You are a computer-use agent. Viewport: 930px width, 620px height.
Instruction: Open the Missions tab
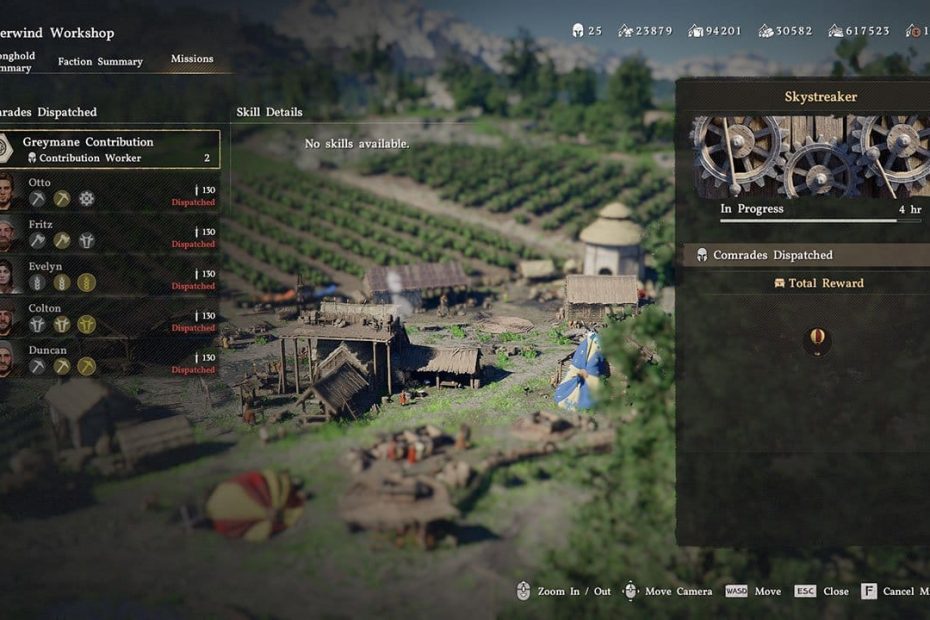(192, 59)
